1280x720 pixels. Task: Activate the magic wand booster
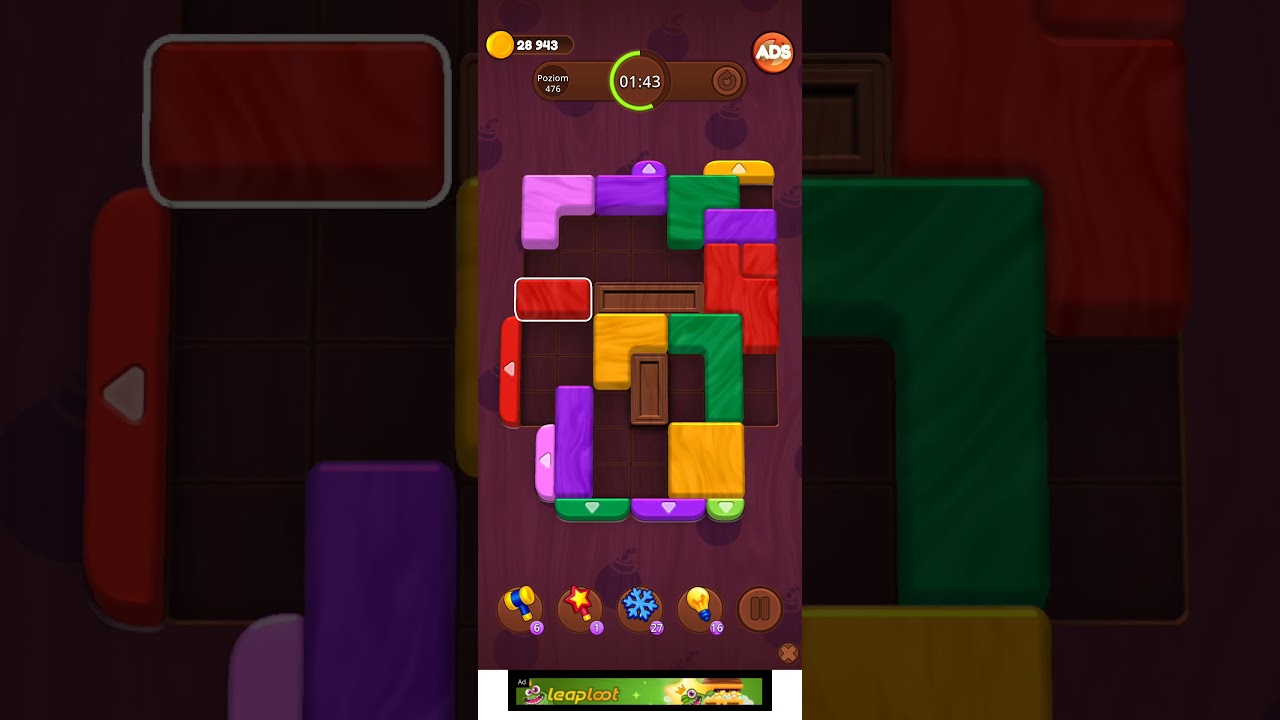(580, 606)
